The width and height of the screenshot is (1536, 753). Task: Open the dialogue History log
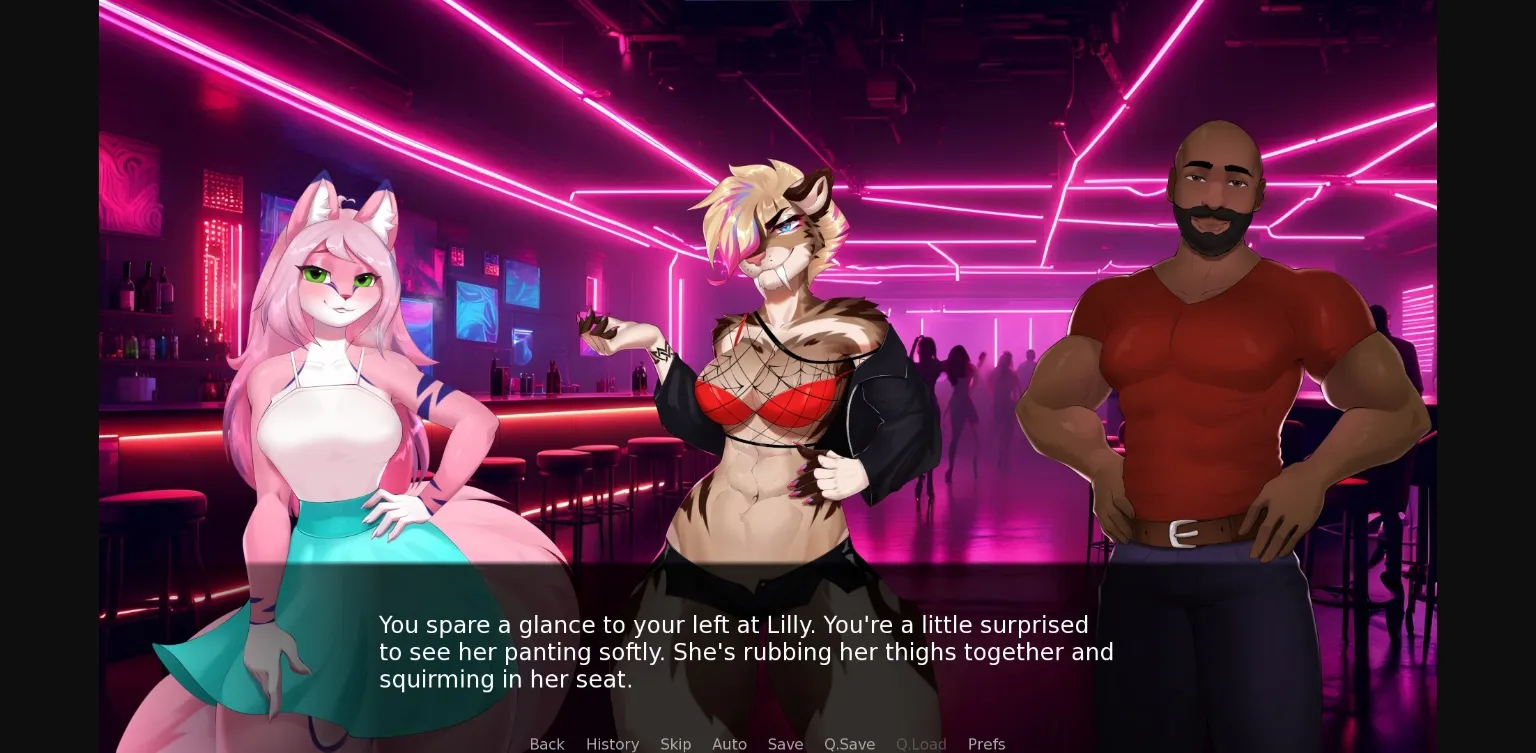coord(612,744)
